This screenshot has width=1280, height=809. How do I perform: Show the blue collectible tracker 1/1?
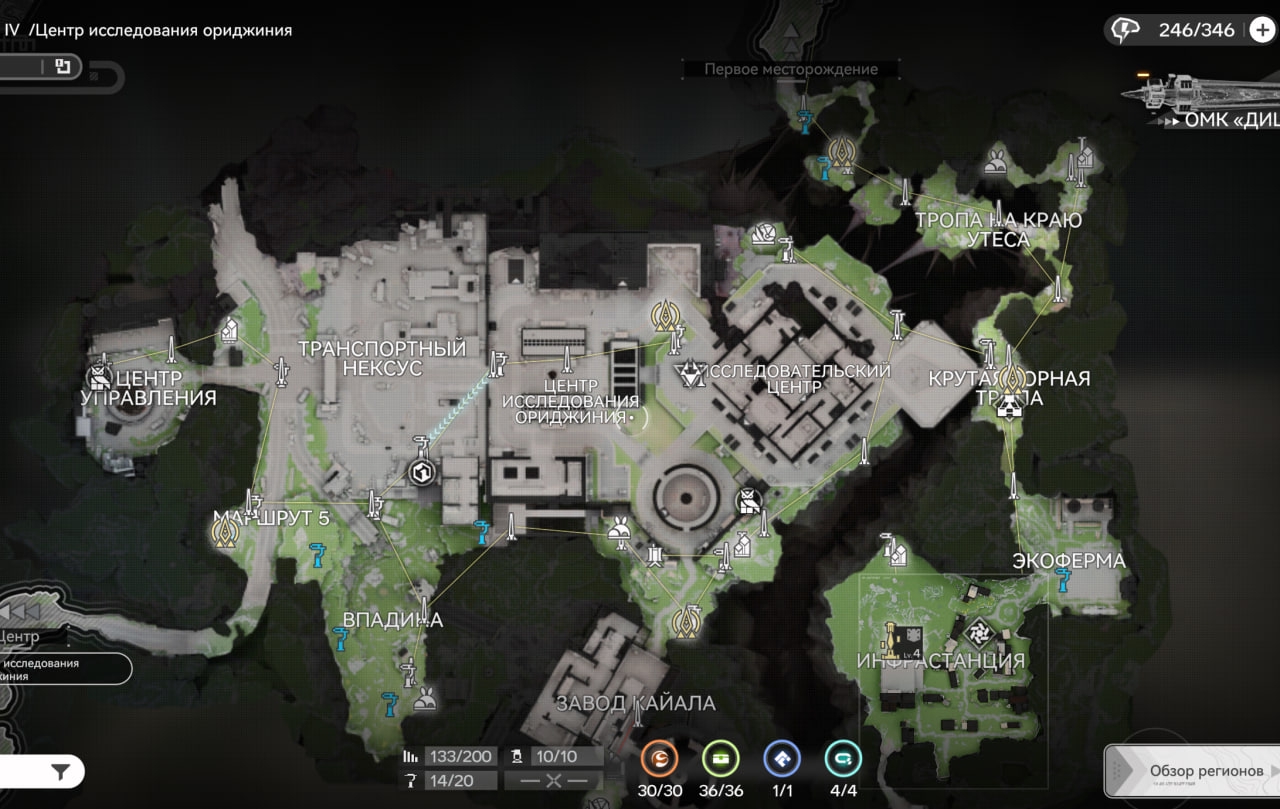tap(781, 759)
